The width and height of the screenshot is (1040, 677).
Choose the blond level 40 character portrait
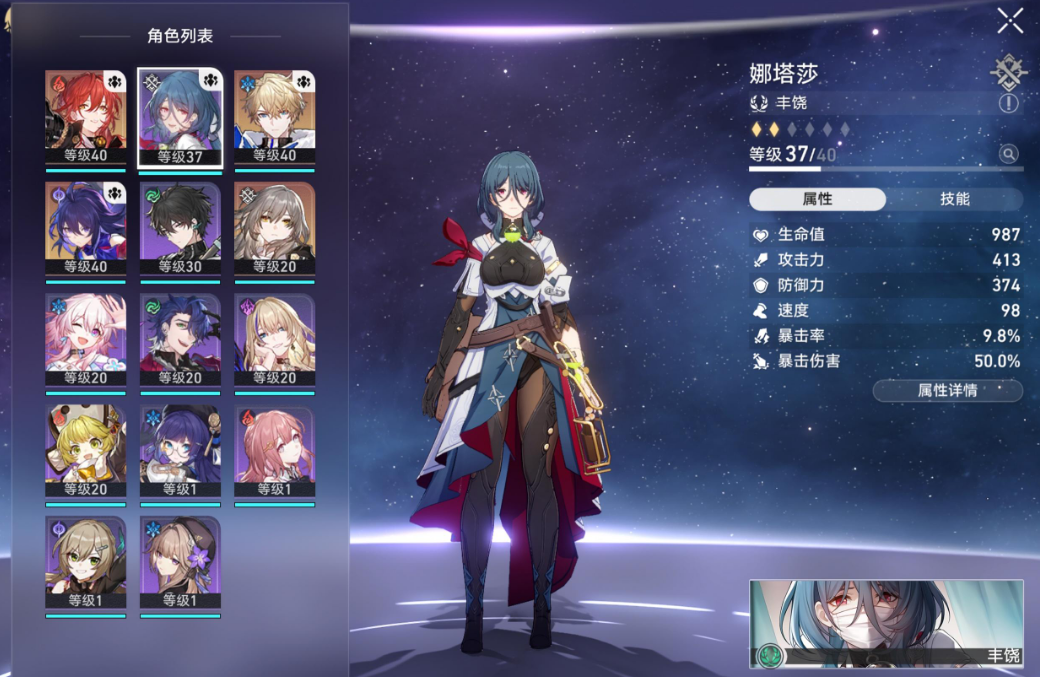click(x=274, y=117)
